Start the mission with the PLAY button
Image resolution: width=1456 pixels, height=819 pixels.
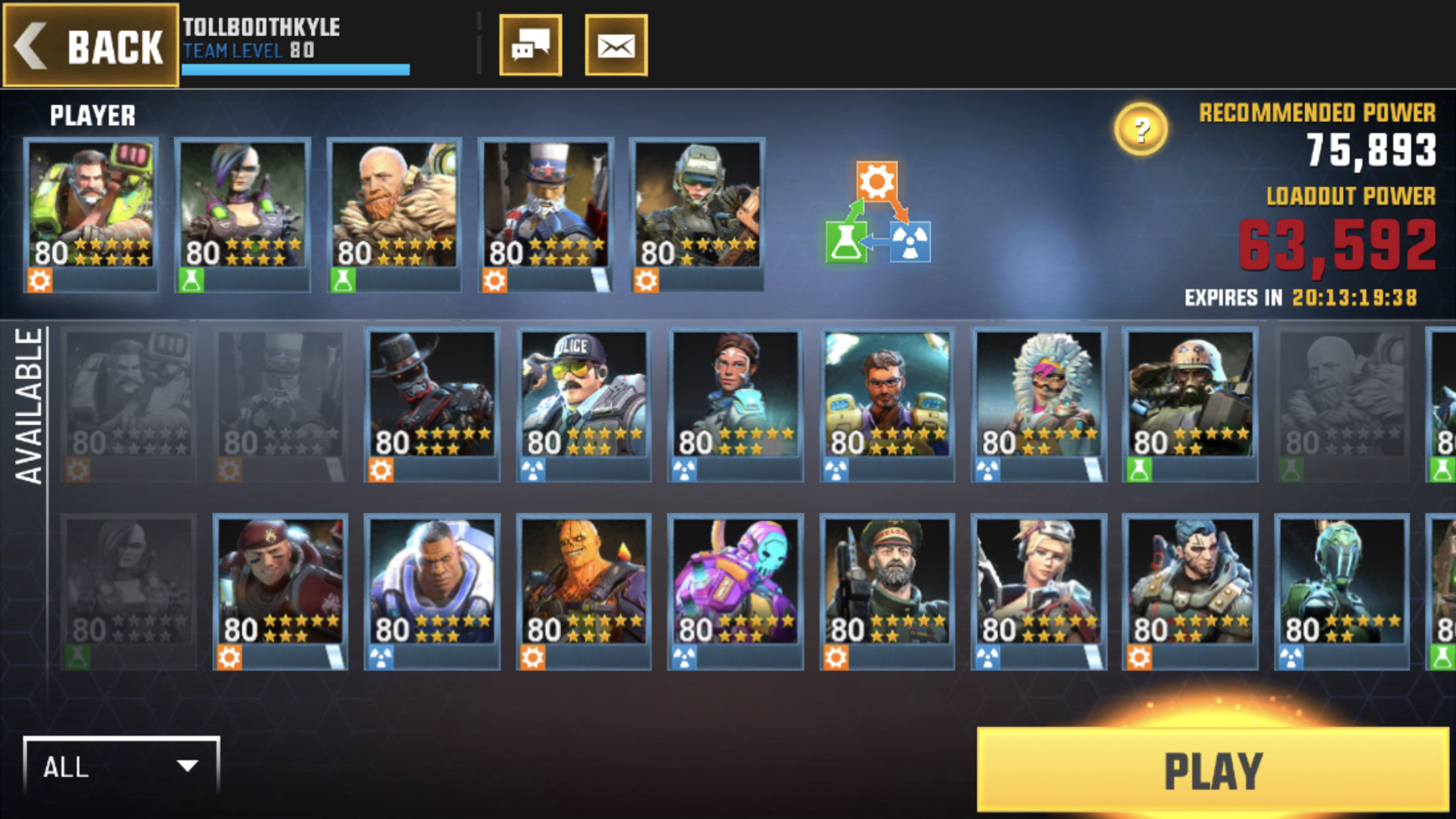pyautogui.click(x=1212, y=770)
